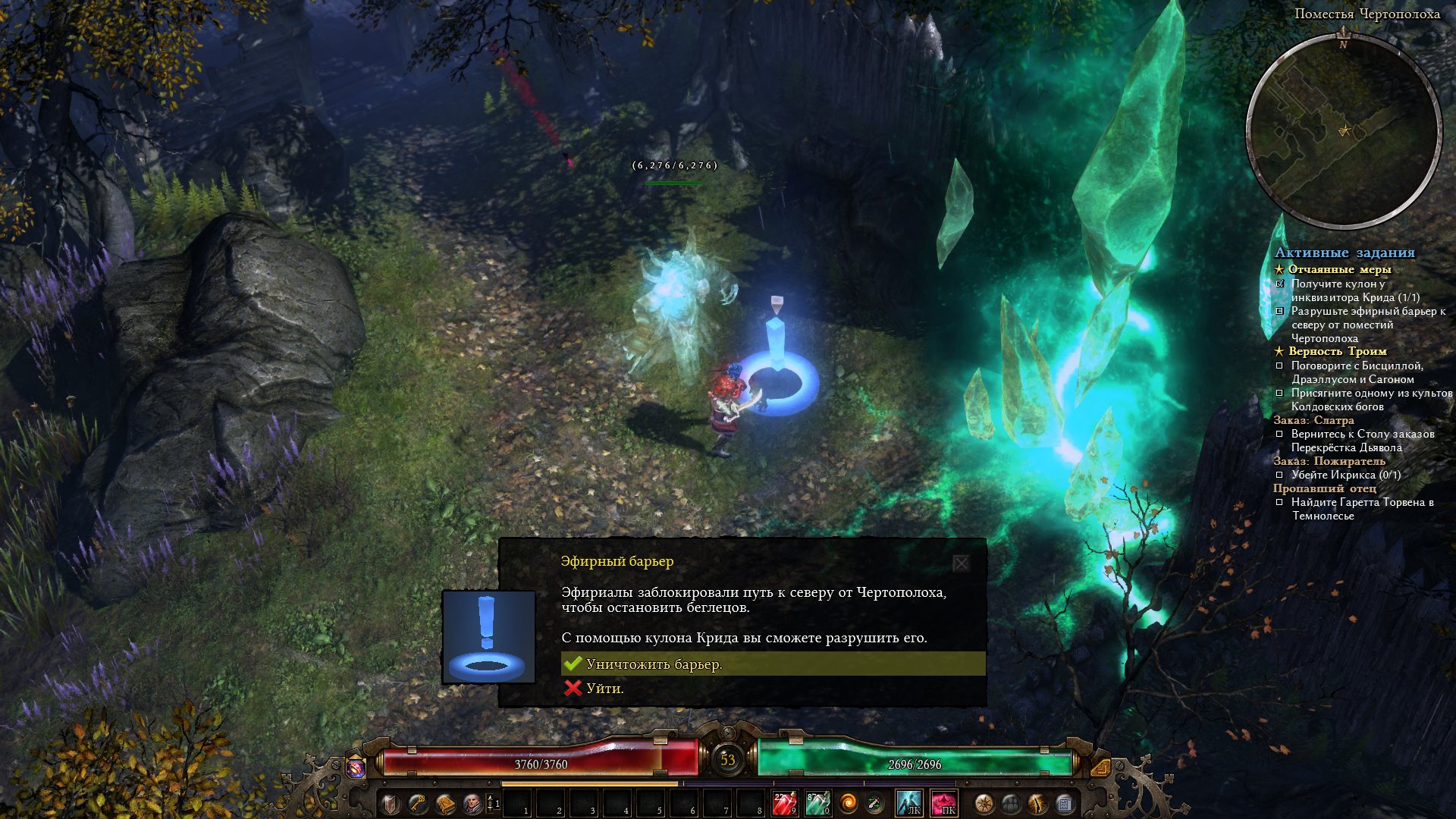Open the compass map icon
The height and width of the screenshot is (819, 1456).
[x=984, y=803]
